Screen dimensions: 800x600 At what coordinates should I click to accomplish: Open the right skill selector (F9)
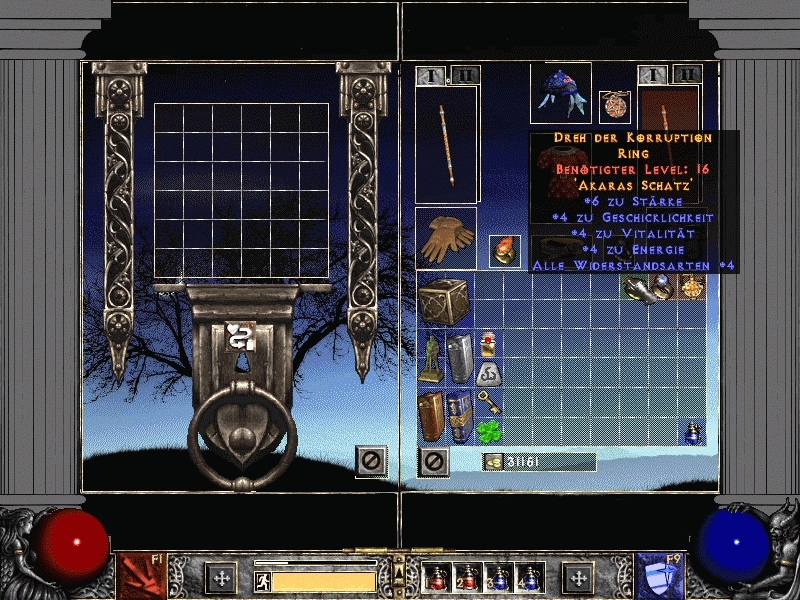(659, 577)
